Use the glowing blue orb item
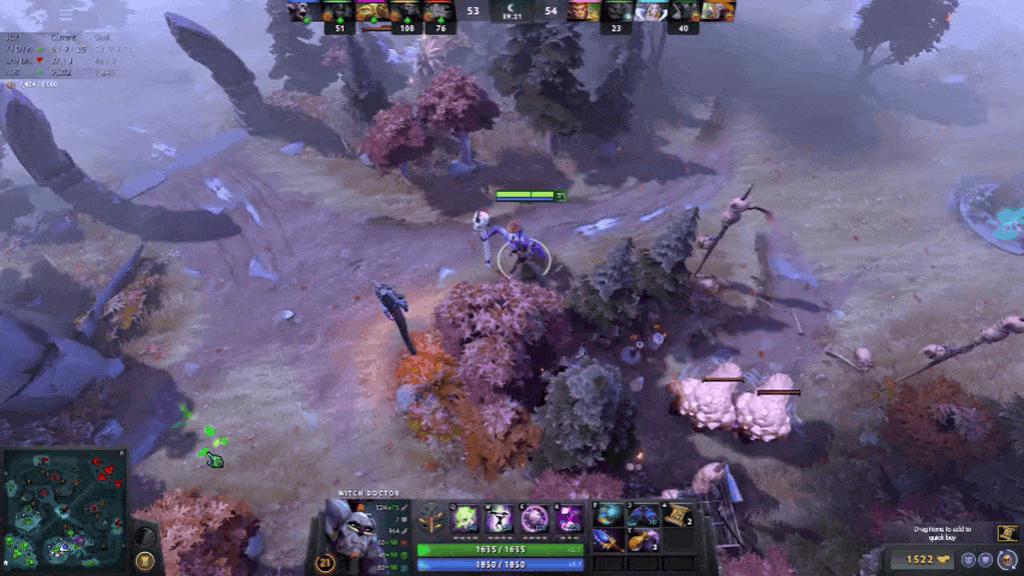The width and height of the screenshot is (1024, 576). point(610,515)
